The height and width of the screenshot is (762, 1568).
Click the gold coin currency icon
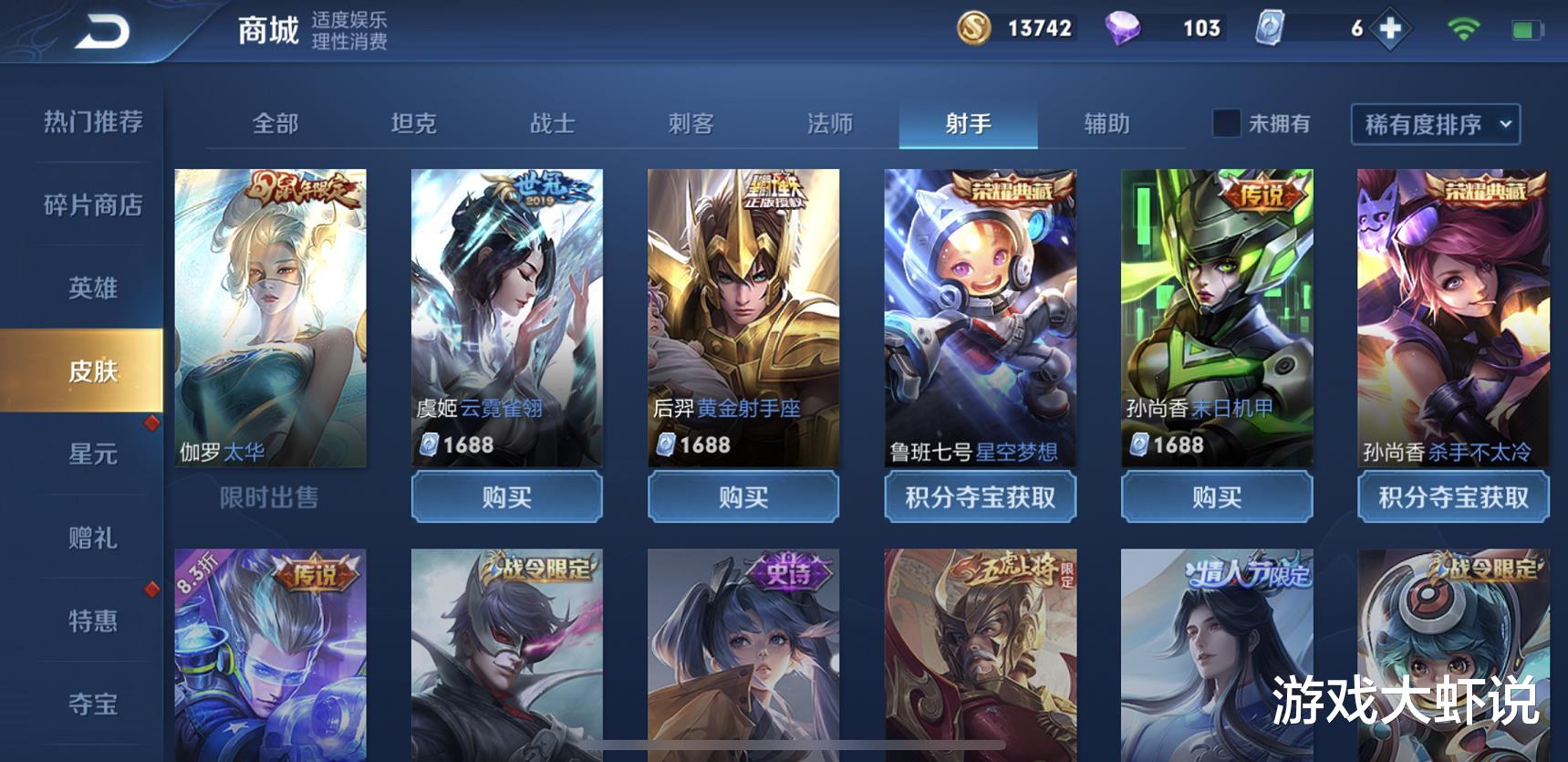[974, 28]
